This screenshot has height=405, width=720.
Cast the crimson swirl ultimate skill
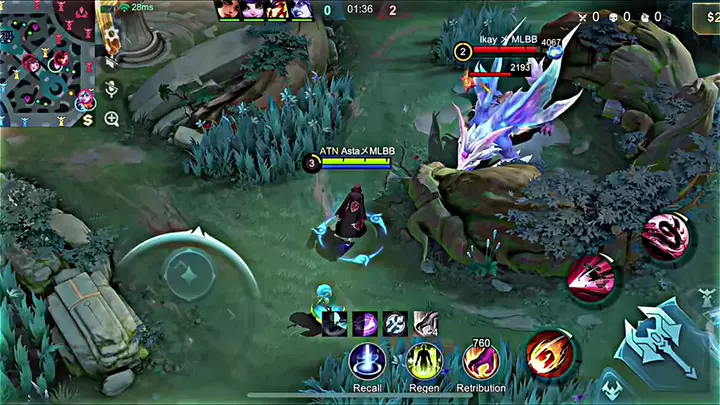tap(664, 238)
